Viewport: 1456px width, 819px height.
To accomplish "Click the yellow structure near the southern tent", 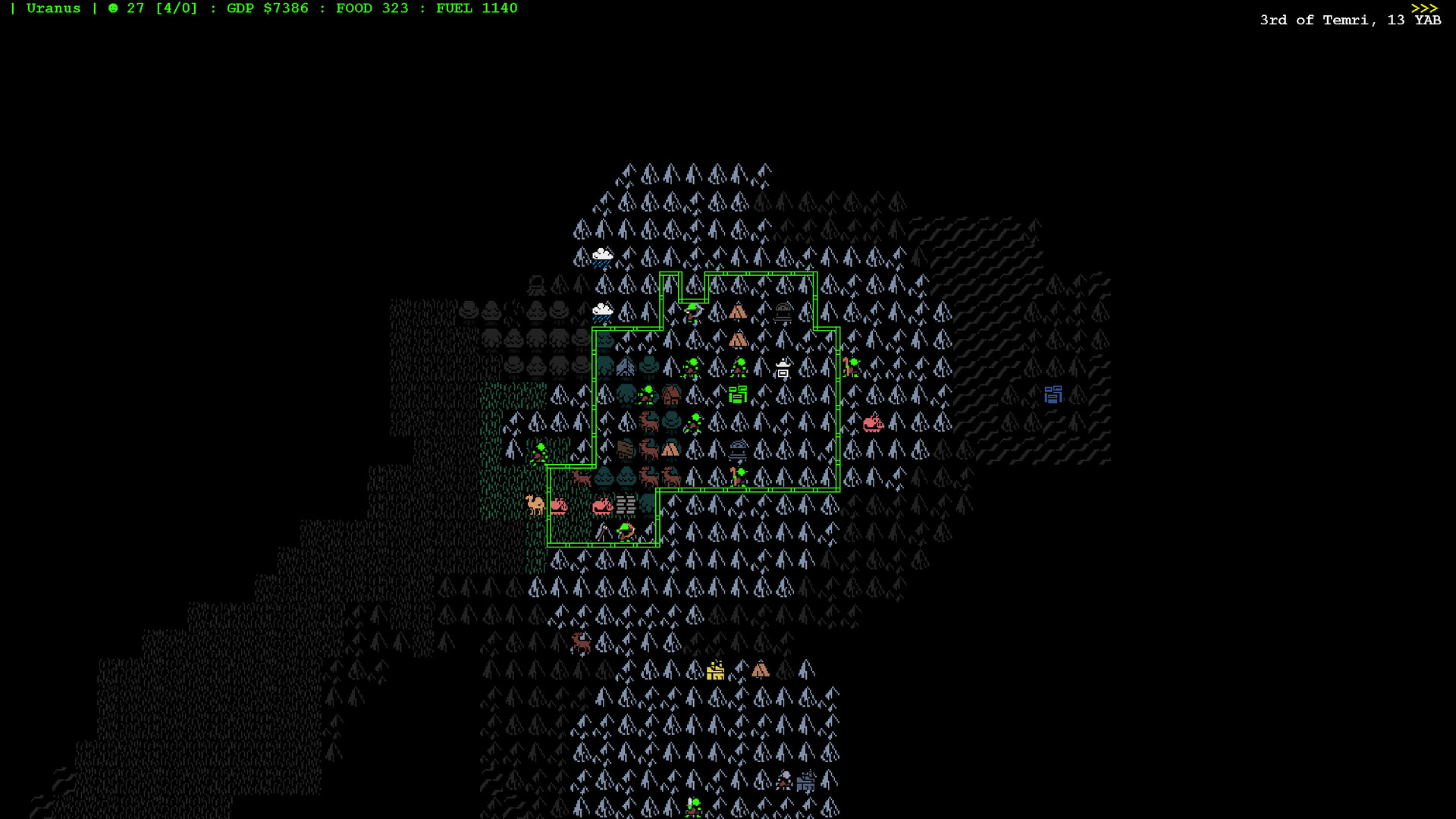I will tap(714, 670).
